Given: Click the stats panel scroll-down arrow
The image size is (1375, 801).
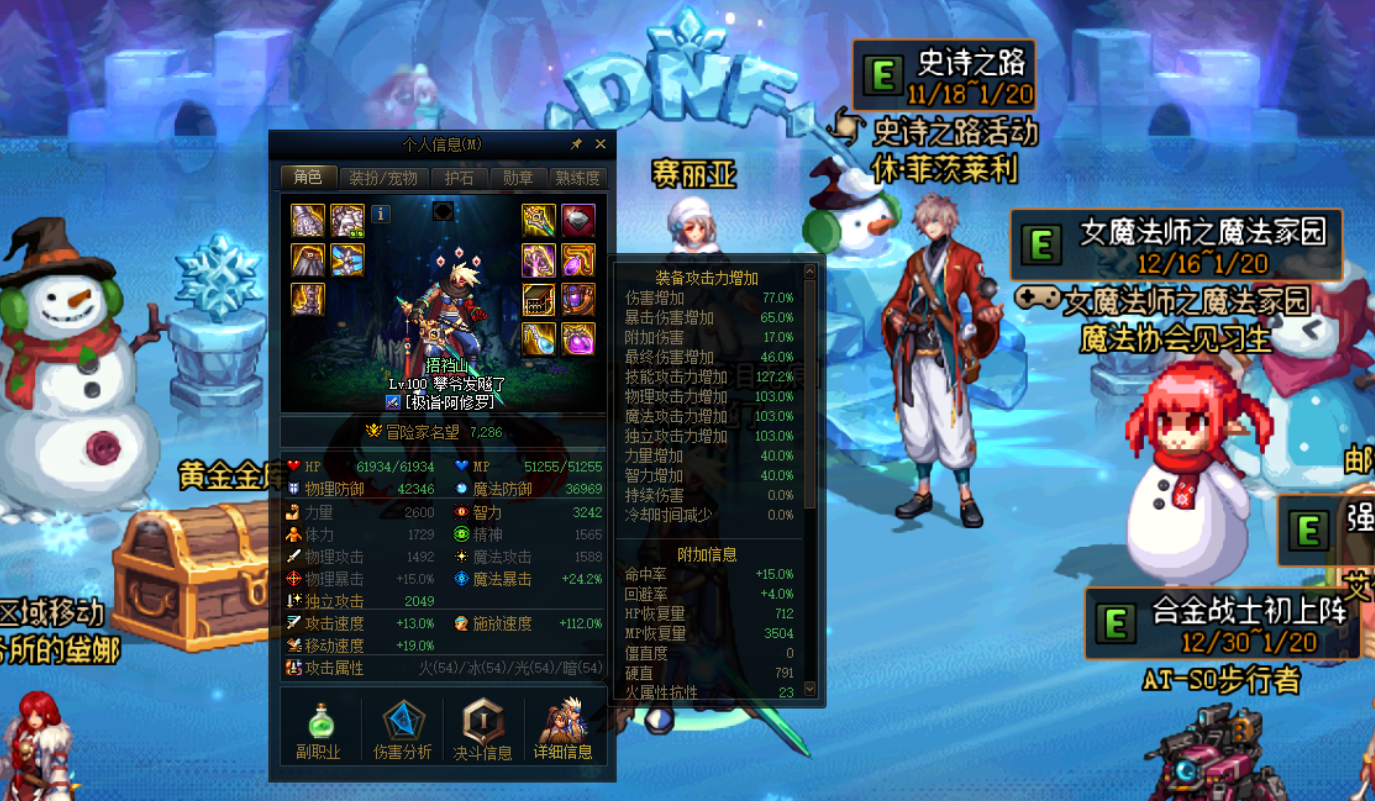Looking at the screenshot, I should click(x=810, y=689).
